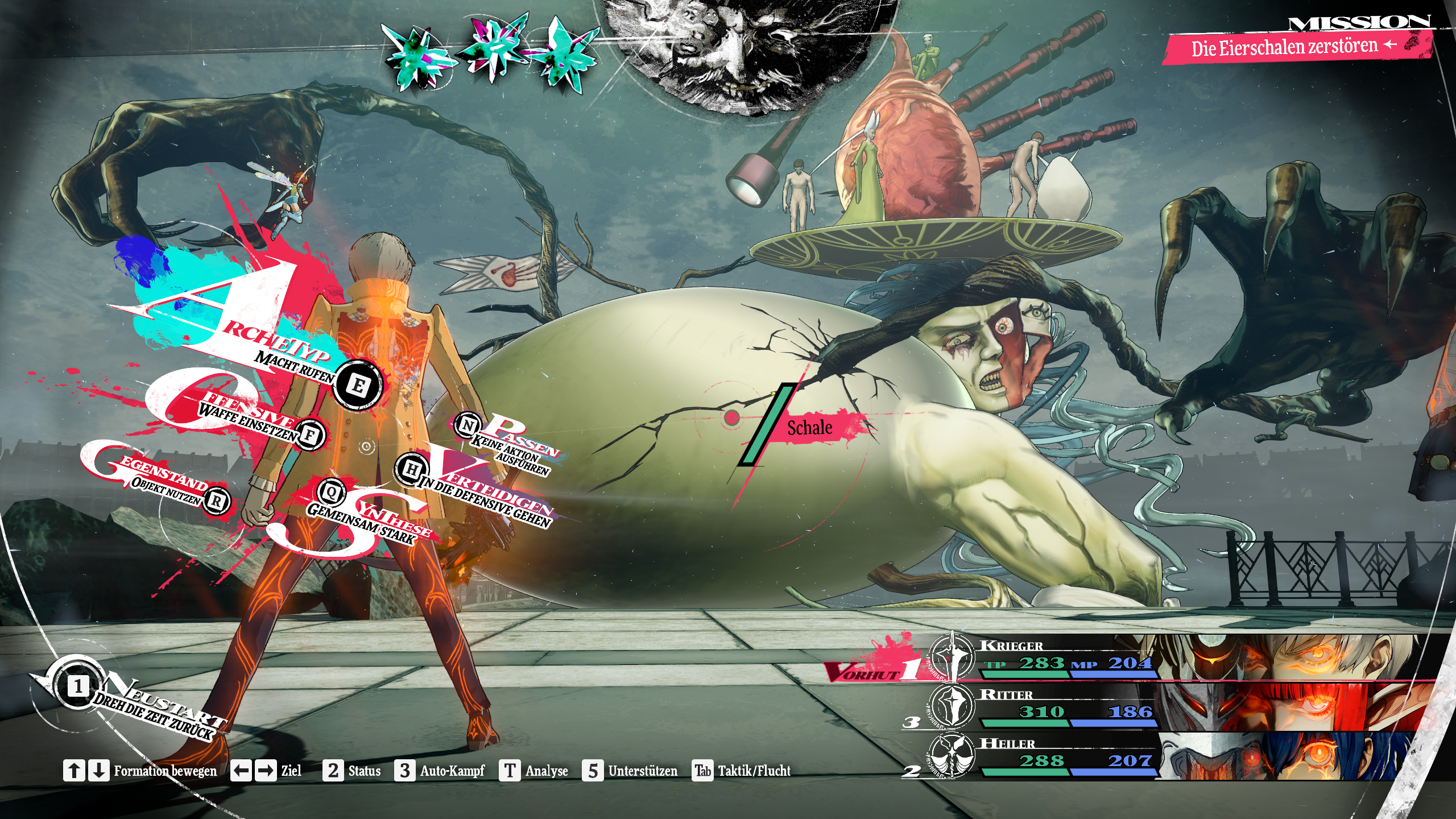The width and height of the screenshot is (1456, 819).
Task: Open Analyse for the enemy
Action: click(x=534, y=771)
